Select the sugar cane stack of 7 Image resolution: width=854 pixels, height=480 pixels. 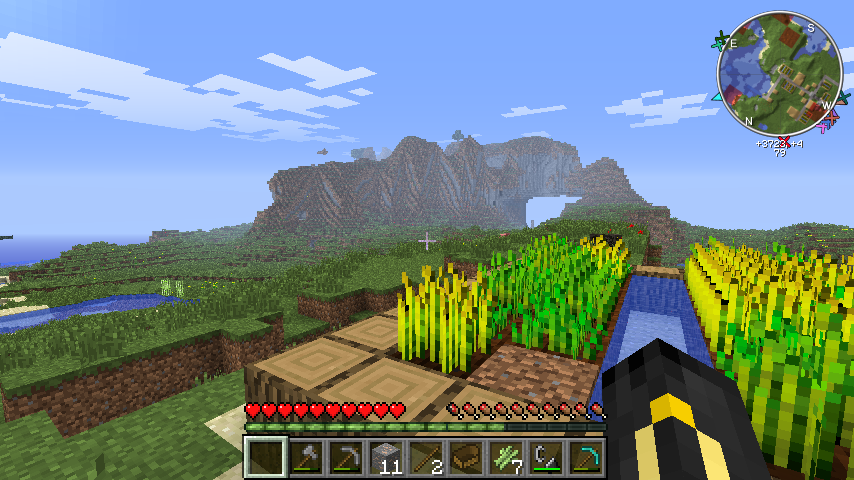[506, 458]
